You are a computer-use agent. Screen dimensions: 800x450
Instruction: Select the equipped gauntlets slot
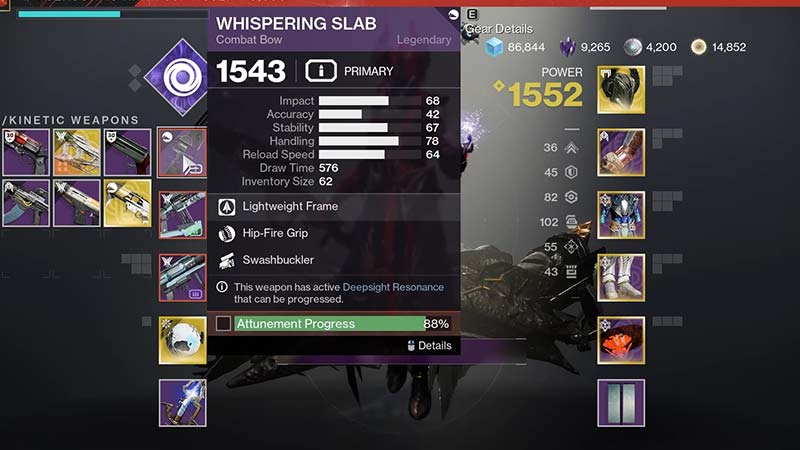point(621,152)
